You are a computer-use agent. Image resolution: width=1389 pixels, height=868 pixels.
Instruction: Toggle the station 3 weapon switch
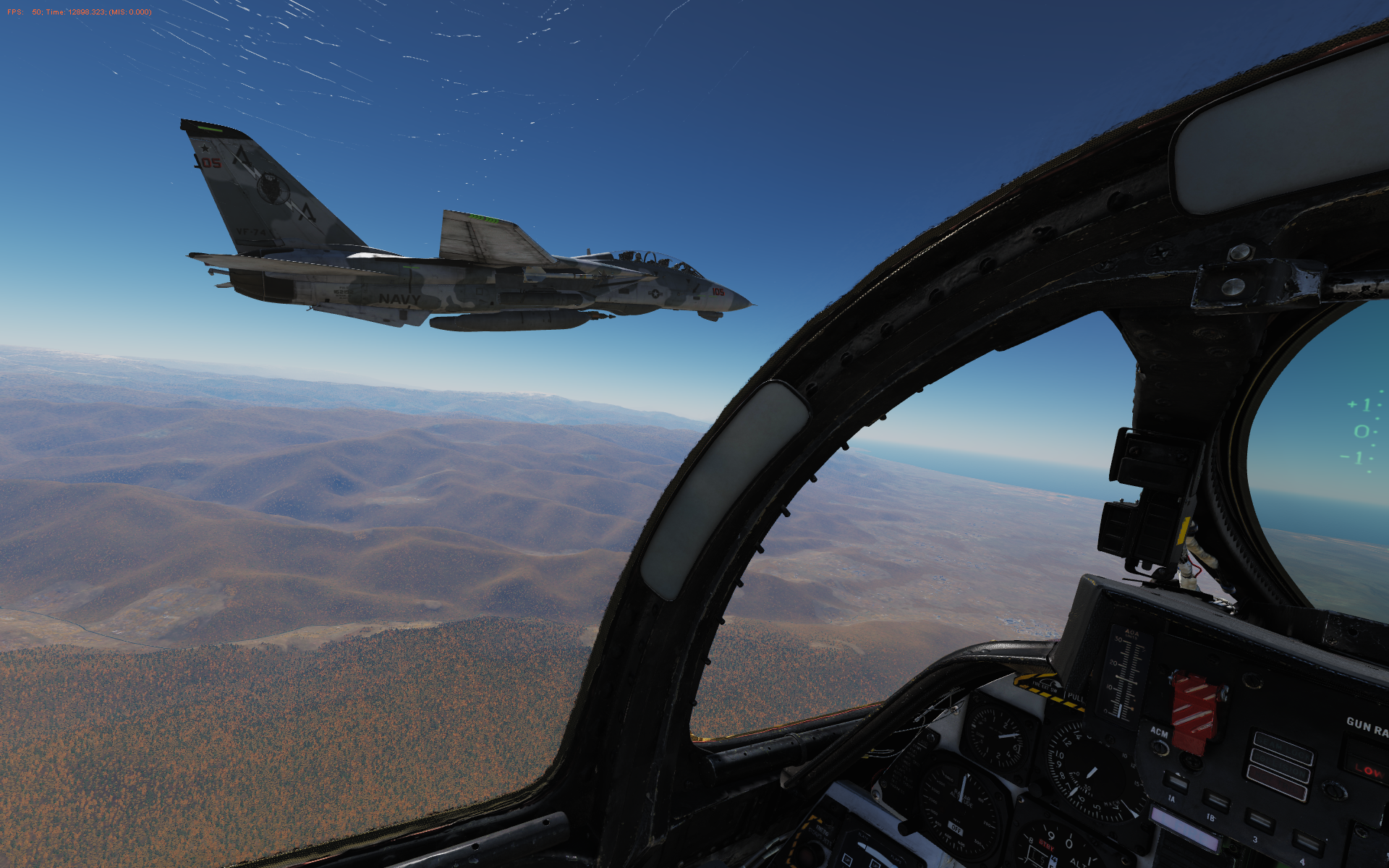pyautogui.click(x=1261, y=821)
